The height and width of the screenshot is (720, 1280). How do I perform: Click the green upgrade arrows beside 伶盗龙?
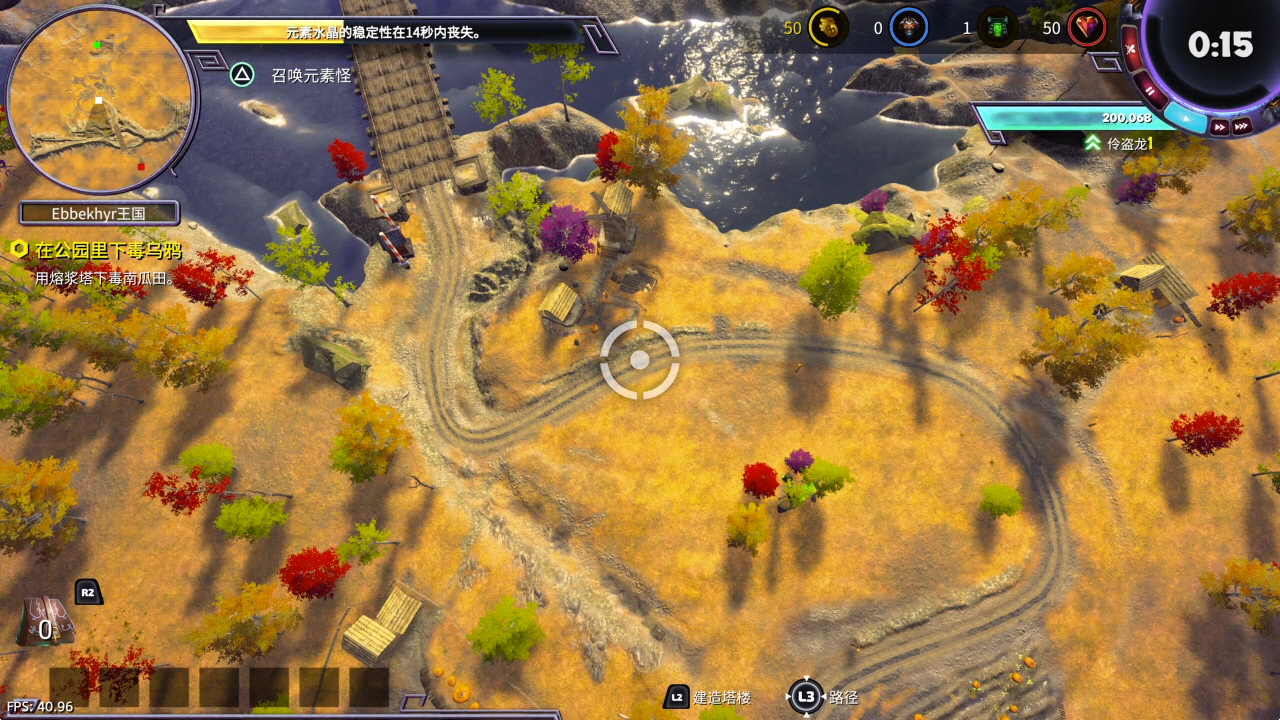click(x=1093, y=143)
